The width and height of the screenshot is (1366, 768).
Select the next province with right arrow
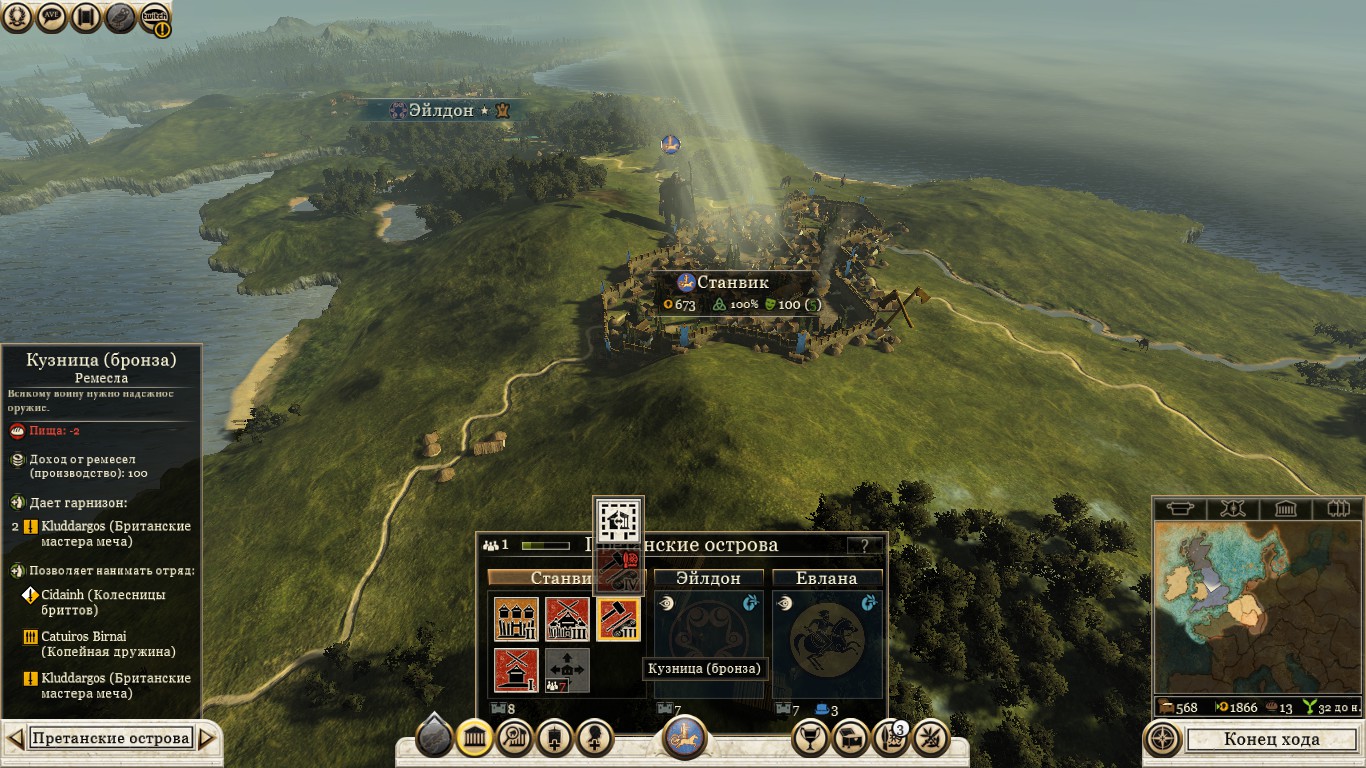tap(207, 739)
